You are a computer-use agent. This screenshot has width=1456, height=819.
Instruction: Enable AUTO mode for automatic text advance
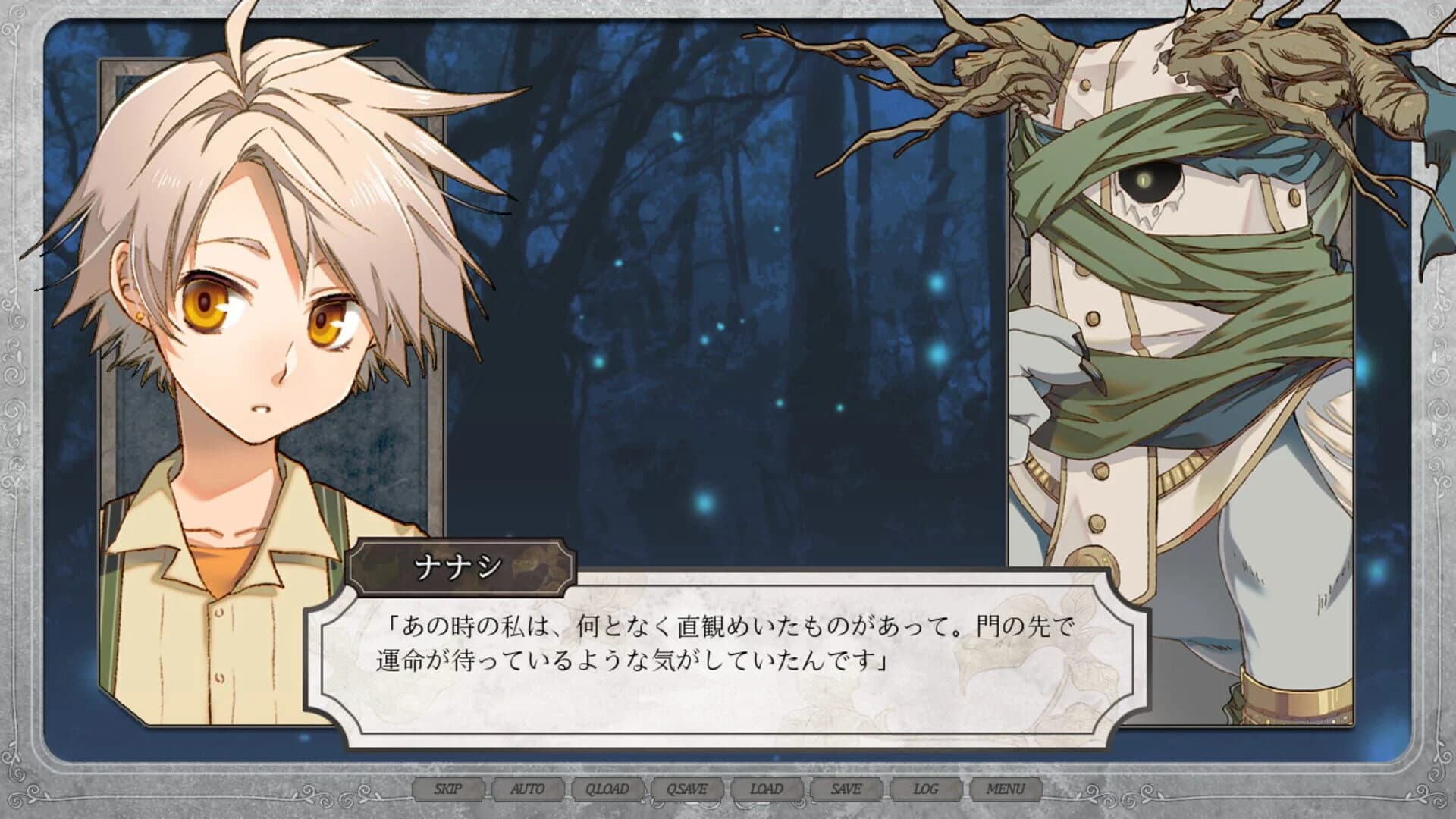point(529,789)
